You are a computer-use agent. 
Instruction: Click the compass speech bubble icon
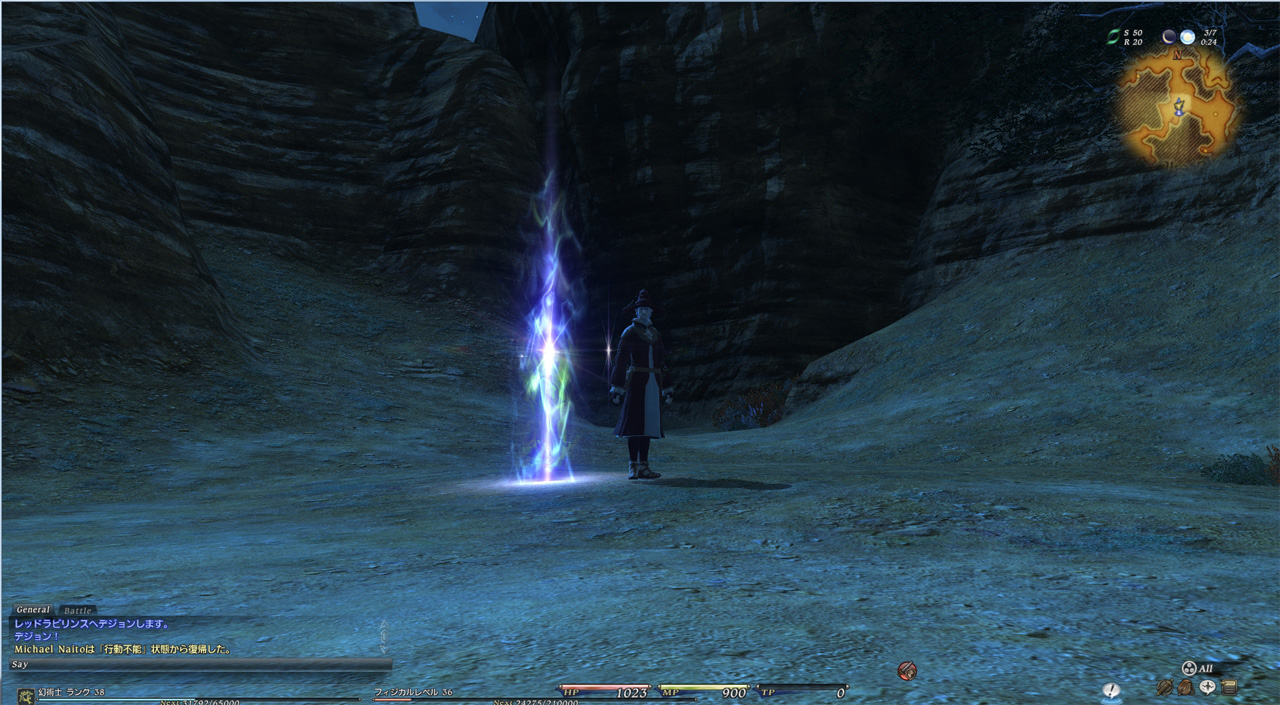point(1207,688)
